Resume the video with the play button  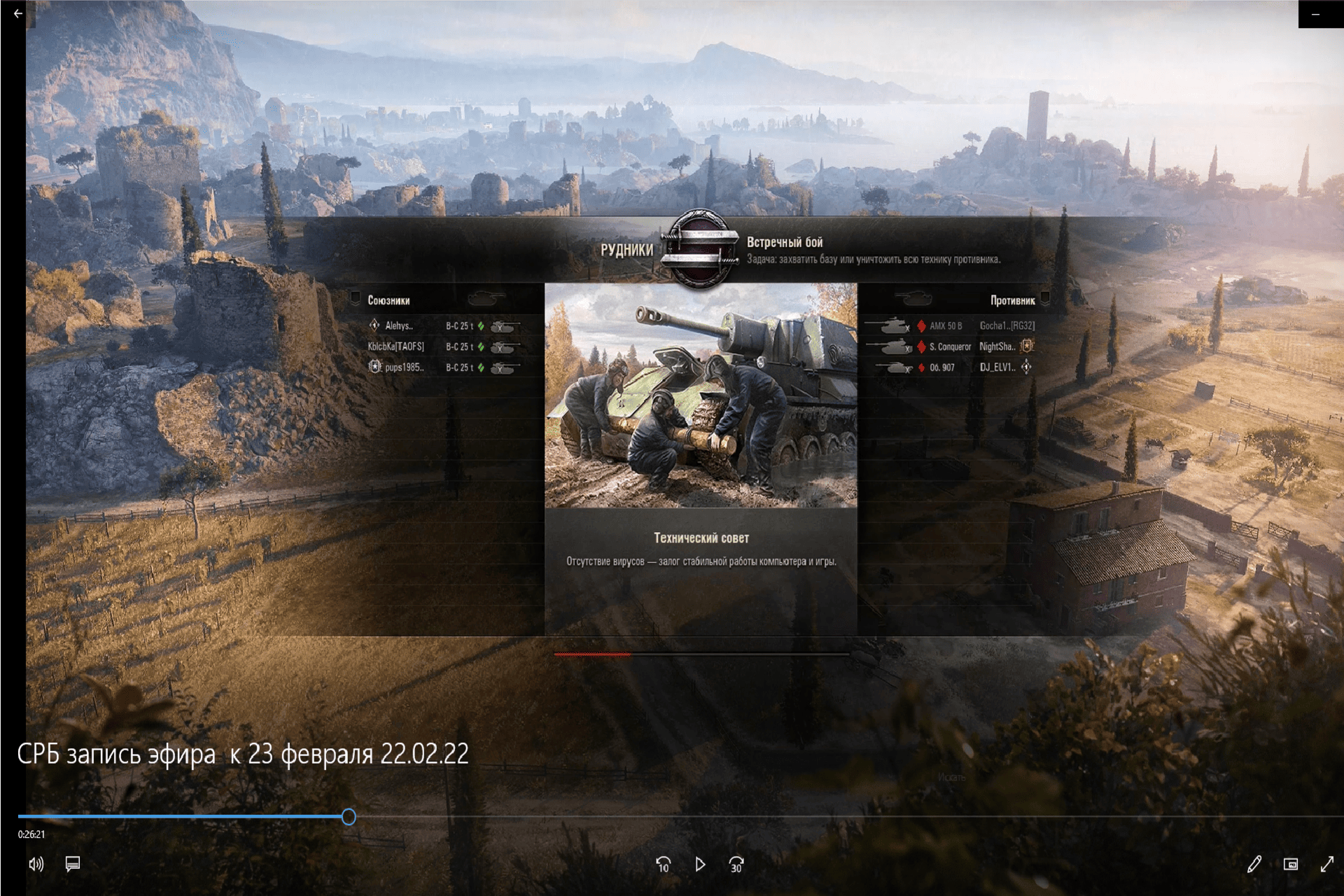pos(700,864)
